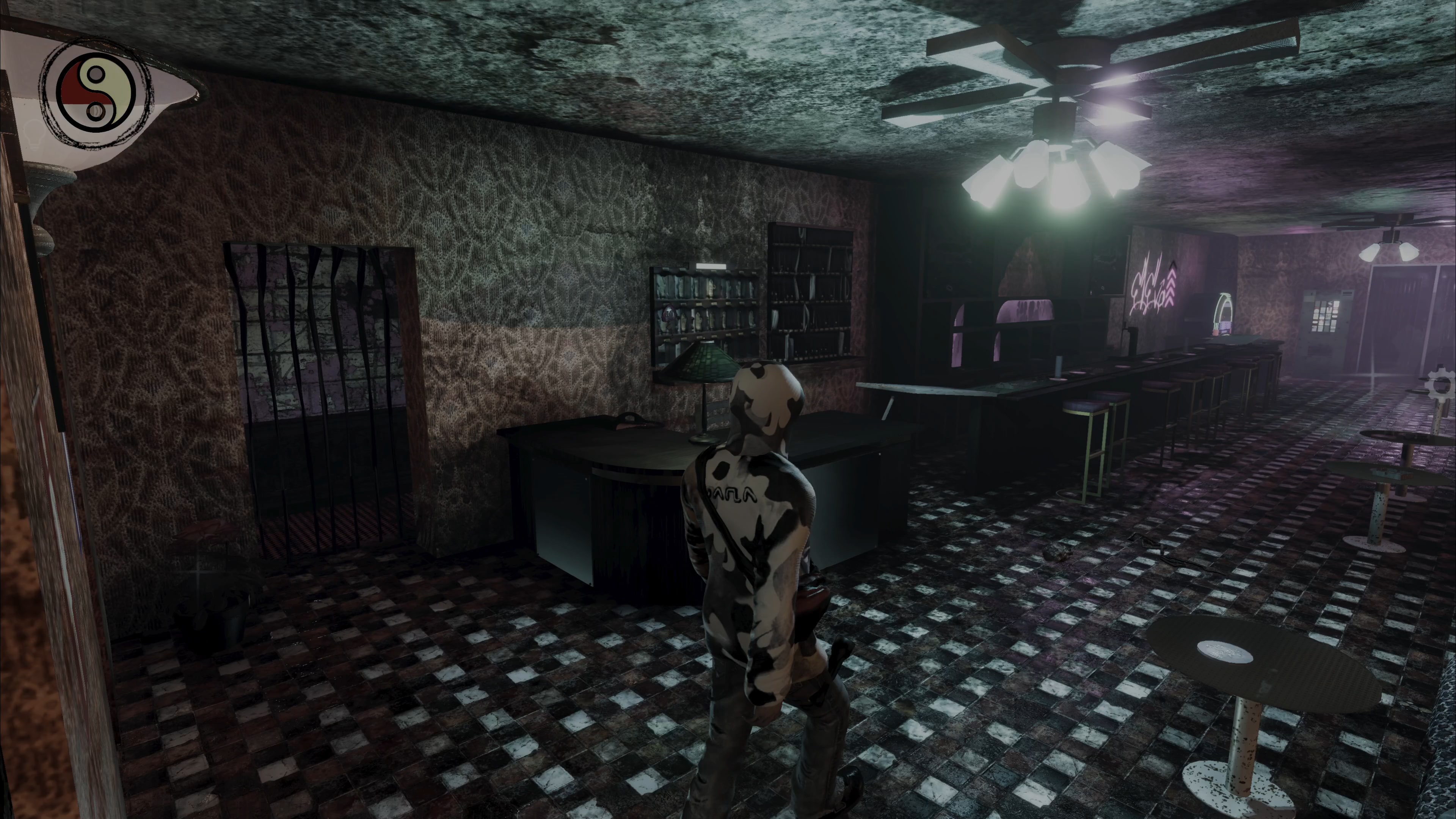The height and width of the screenshot is (819, 1456).
Task: Select the black tap on the bar counter
Action: pos(1132,339)
